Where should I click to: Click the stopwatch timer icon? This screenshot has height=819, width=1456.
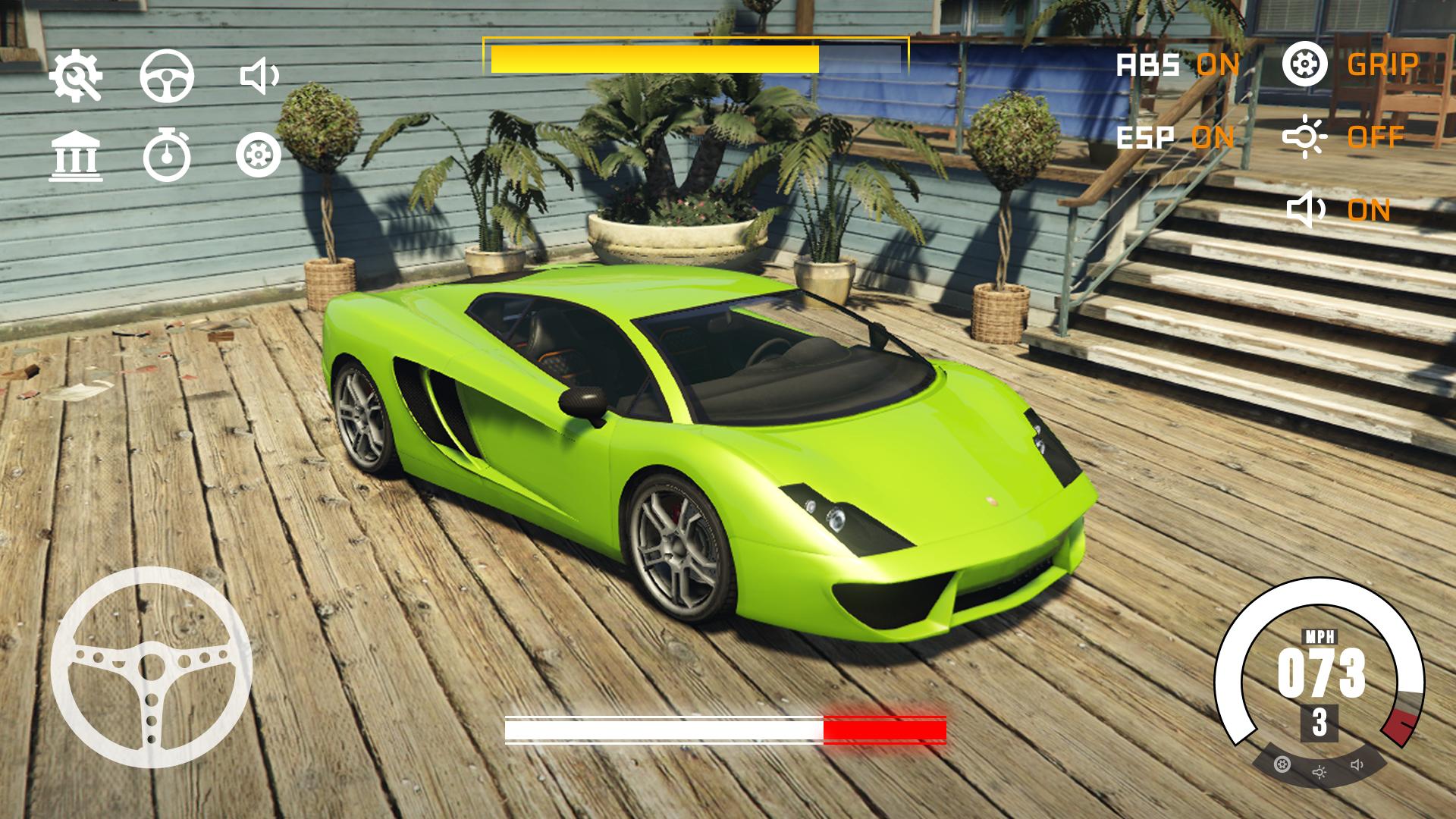165,155
